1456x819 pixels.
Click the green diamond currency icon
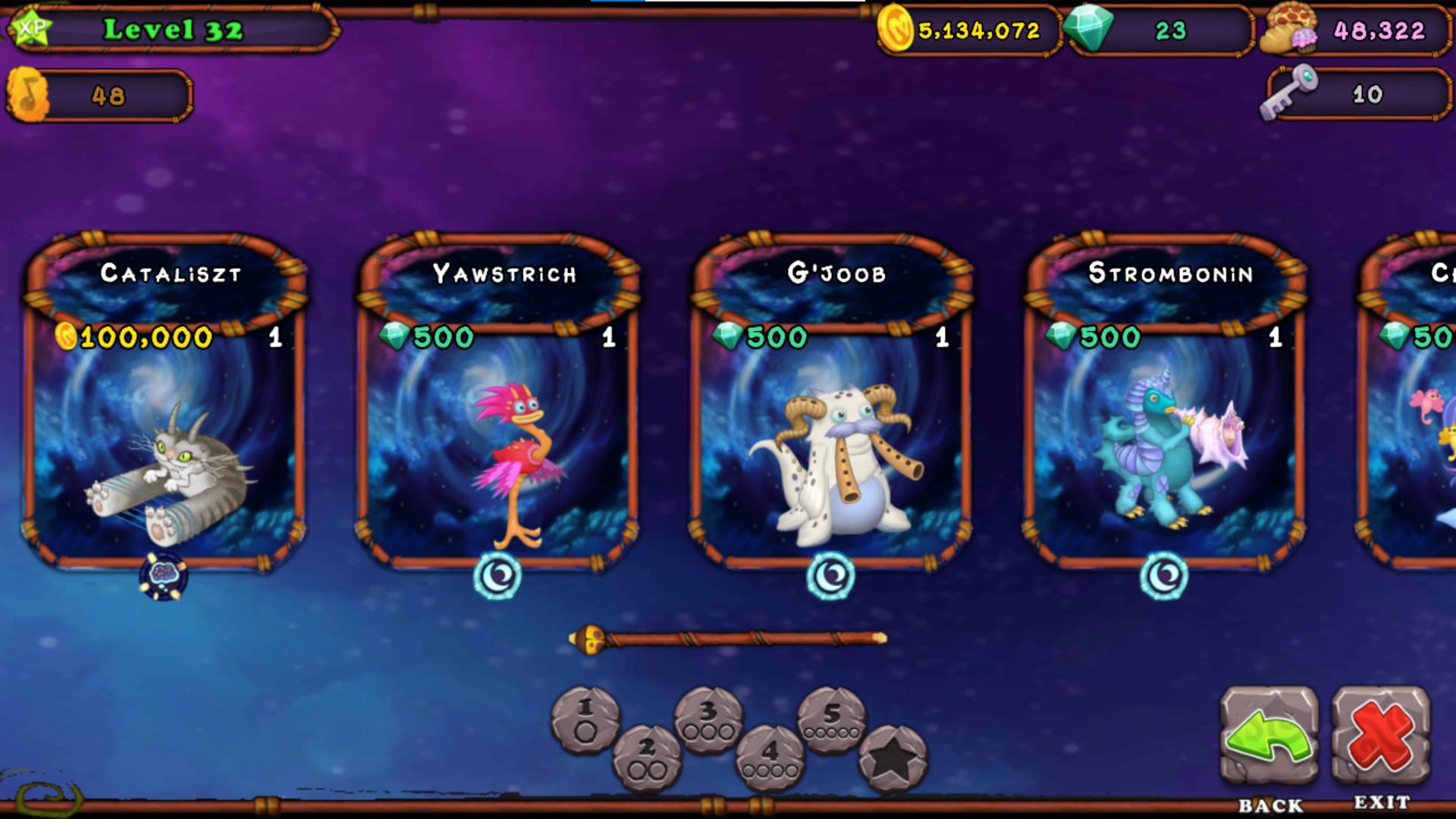(1092, 30)
